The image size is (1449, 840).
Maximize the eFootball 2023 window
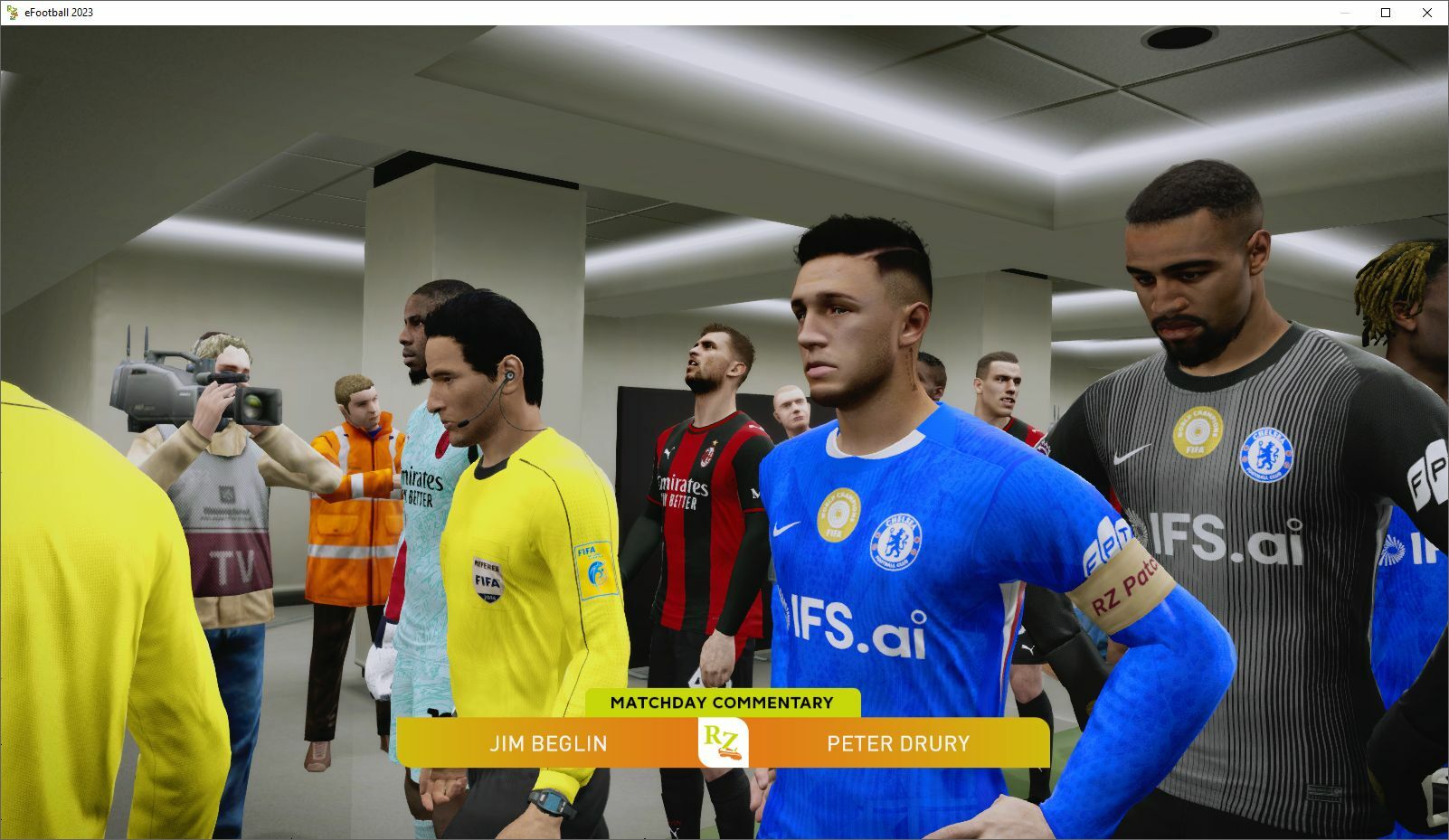1386,13
